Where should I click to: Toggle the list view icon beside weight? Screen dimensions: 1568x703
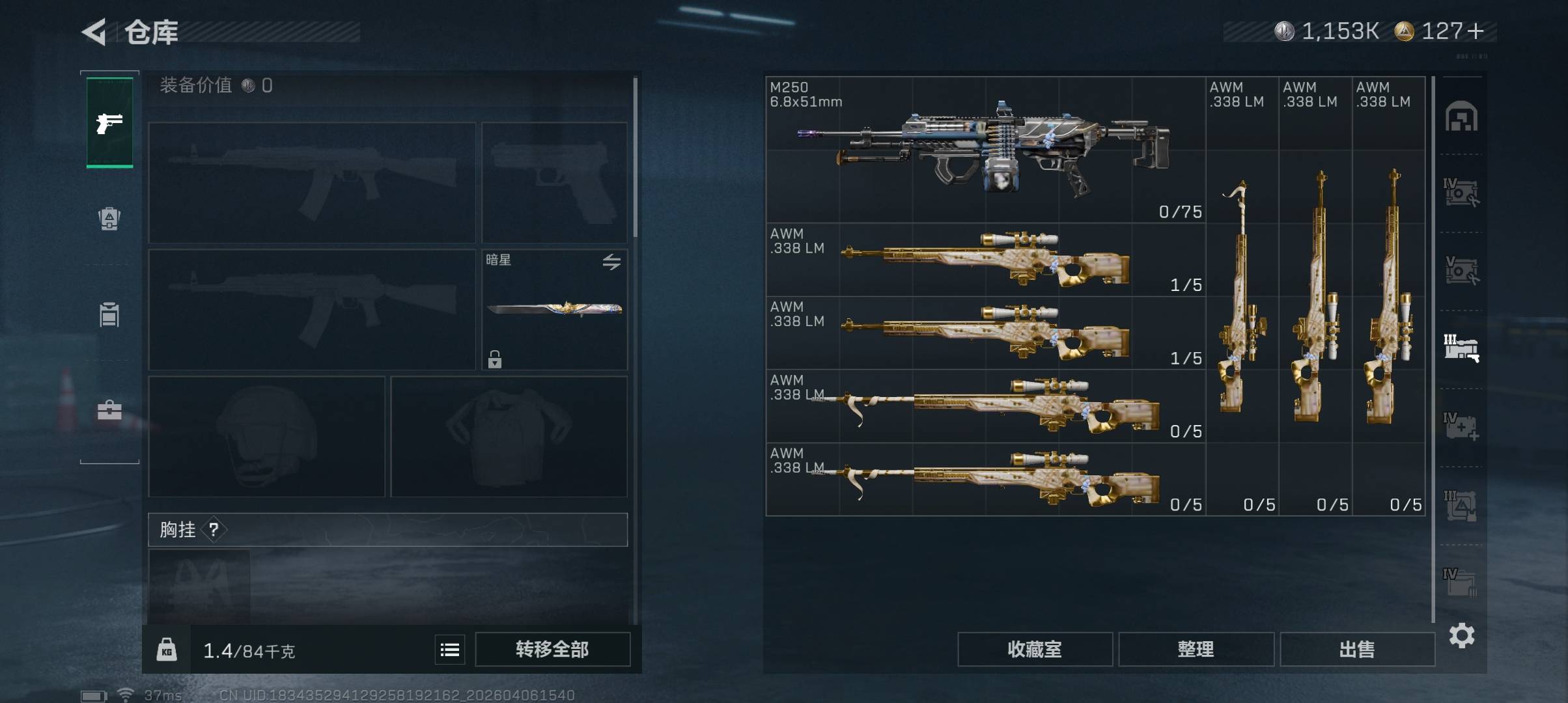(x=450, y=650)
